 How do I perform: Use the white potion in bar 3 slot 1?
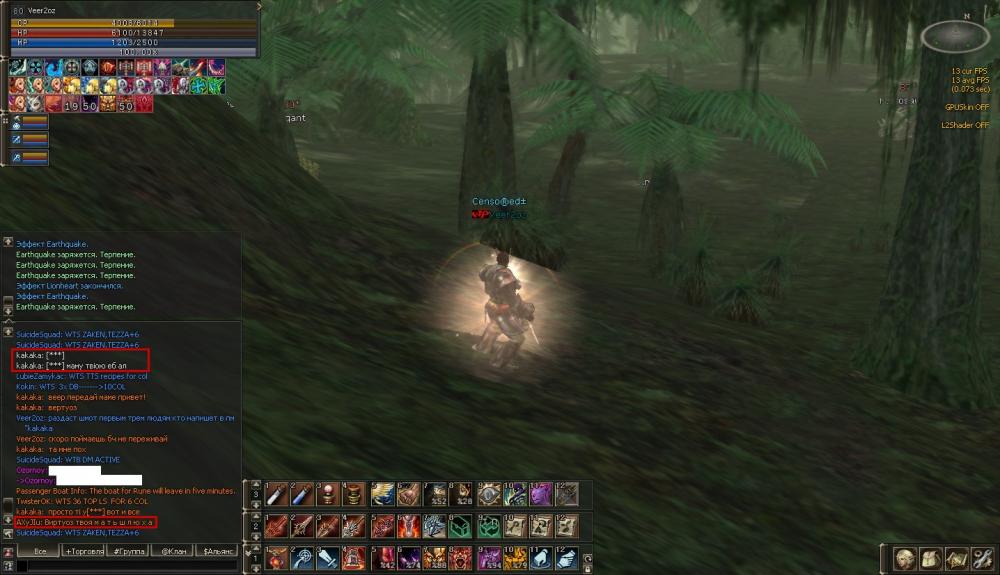point(276,494)
